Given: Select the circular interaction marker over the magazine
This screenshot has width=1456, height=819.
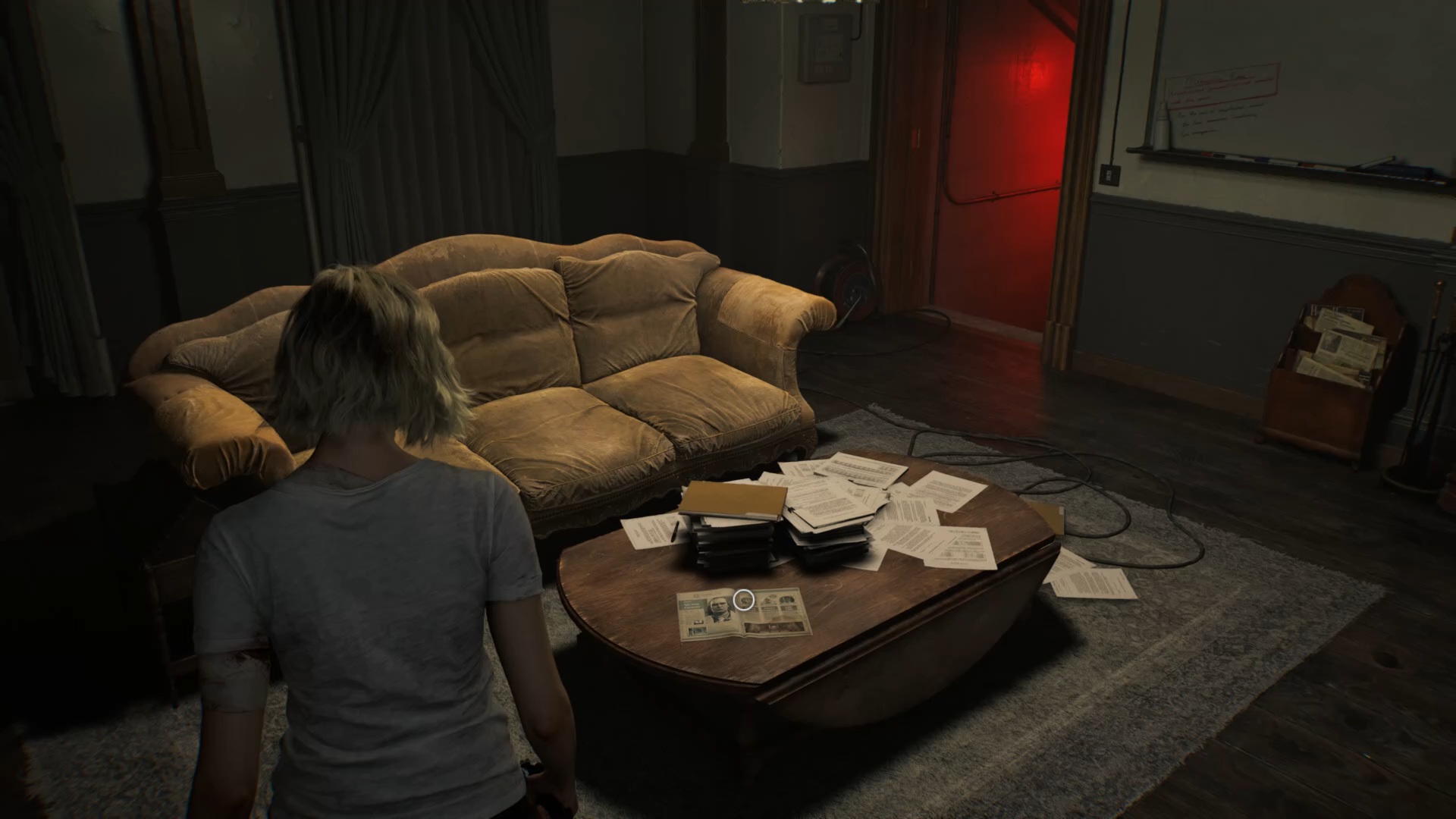Looking at the screenshot, I should point(745,599).
